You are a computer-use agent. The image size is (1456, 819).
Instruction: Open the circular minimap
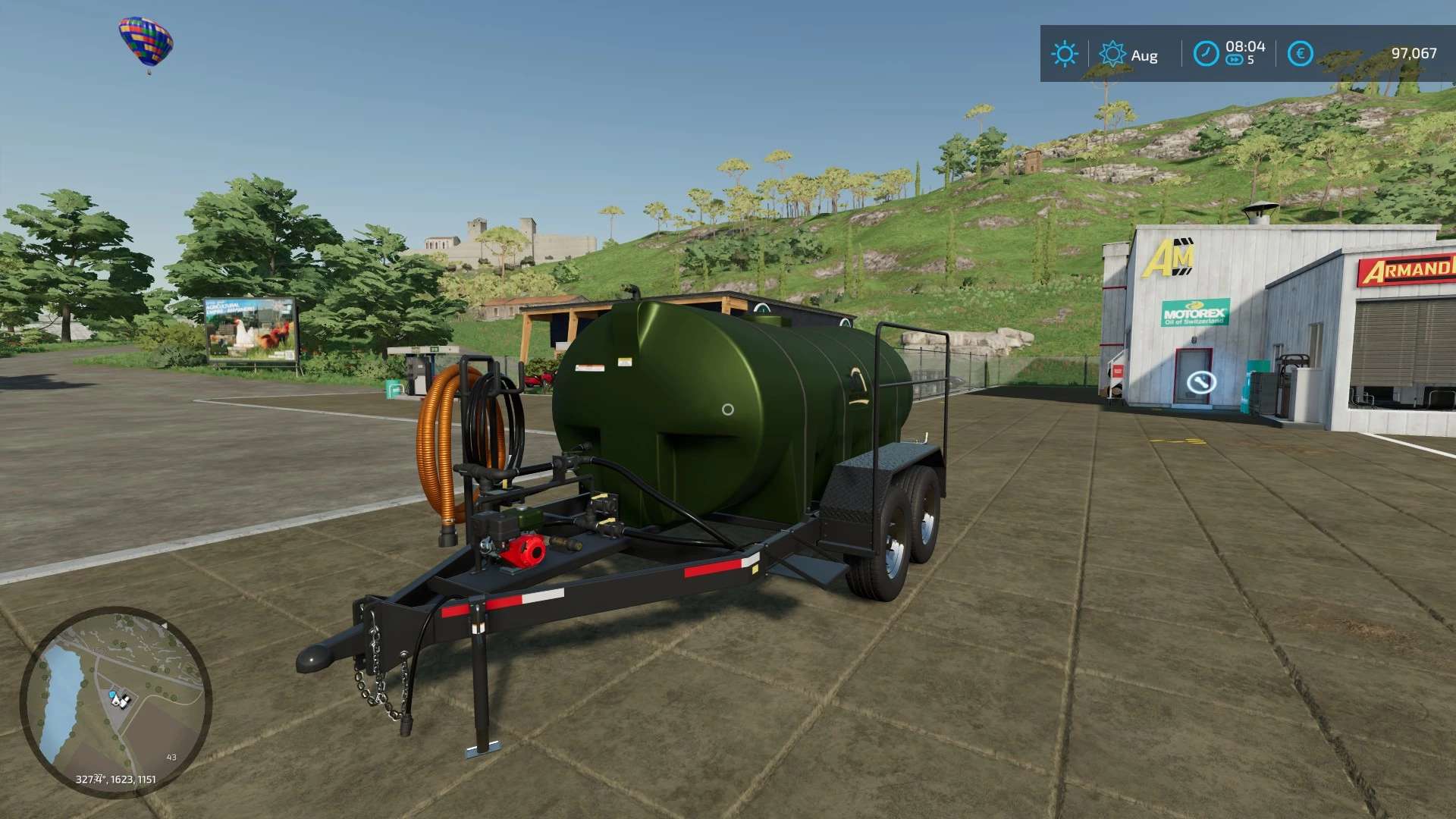[115, 701]
